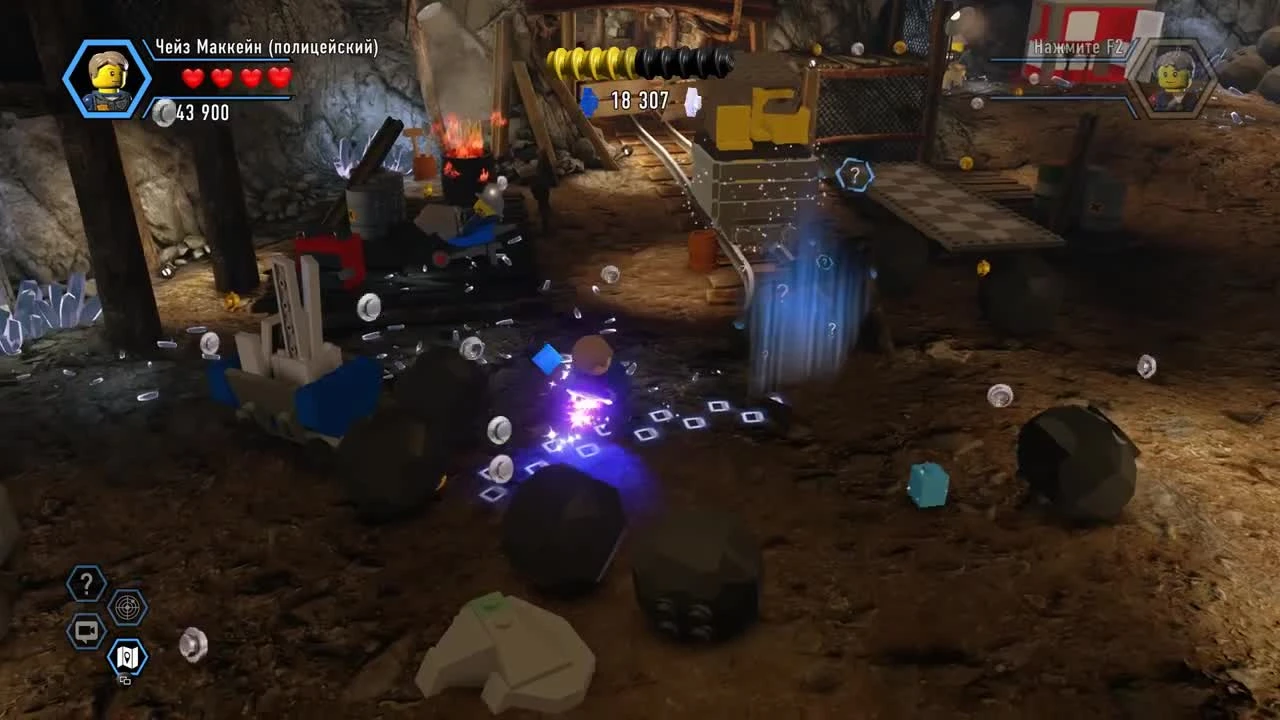Click the gold stud progress bar

590,62
